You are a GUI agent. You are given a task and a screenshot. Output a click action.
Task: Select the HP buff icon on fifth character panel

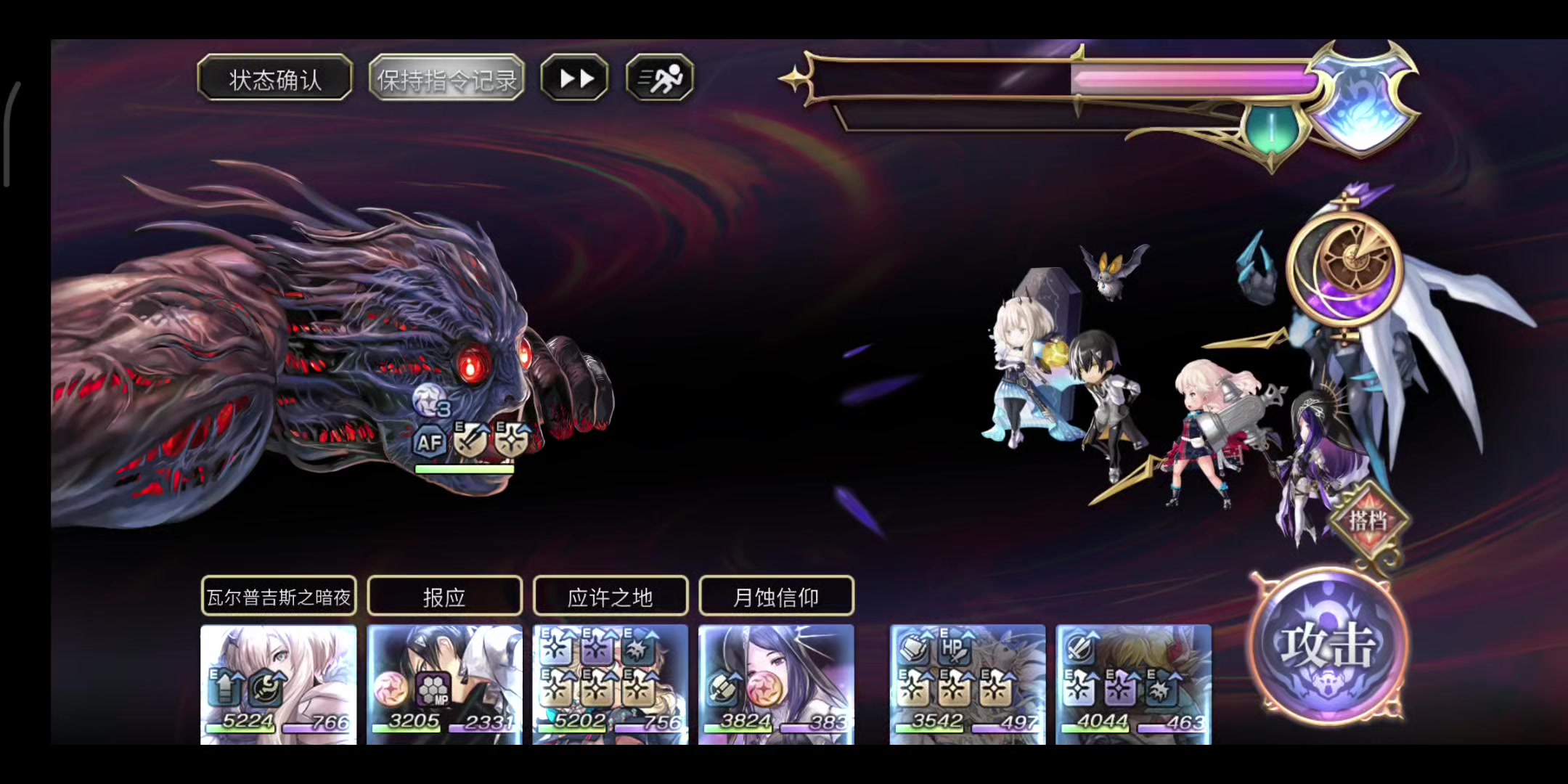click(x=955, y=647)
